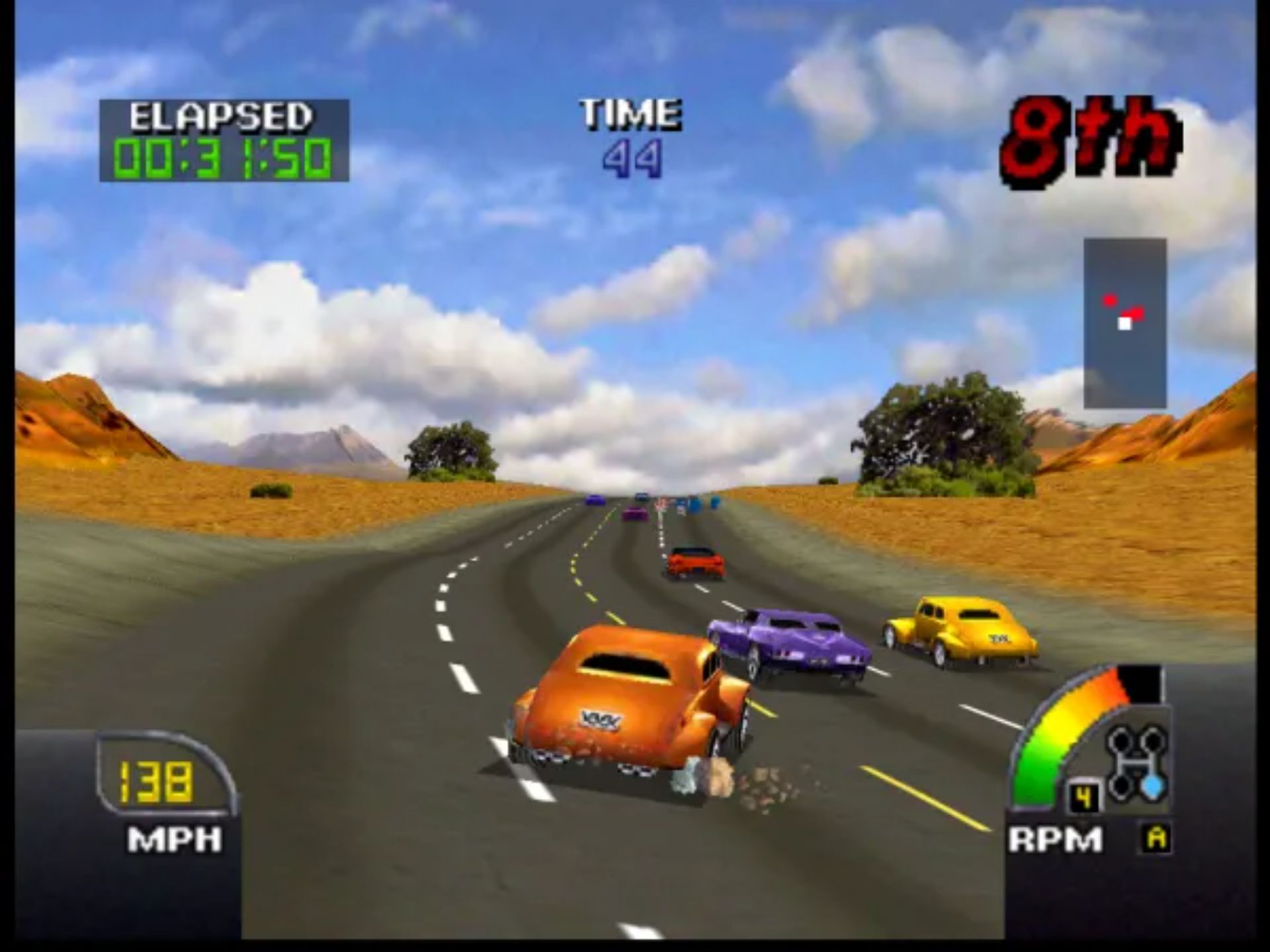Select the H-pattern gear shifter icon
Screen dimensions: 1270x952
point(1136,763)
